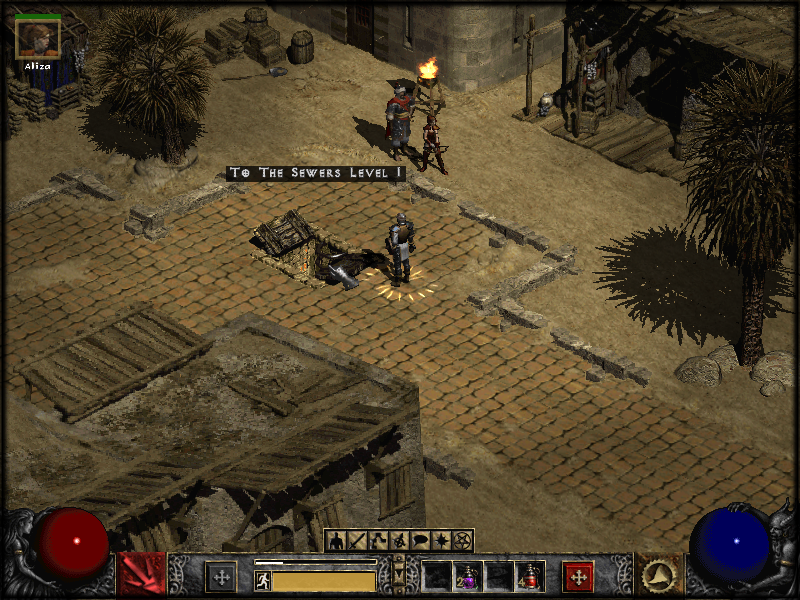The image size is (800, 600).
Task: Click the red cross-arrows new skill button
Action: [578, 576]
